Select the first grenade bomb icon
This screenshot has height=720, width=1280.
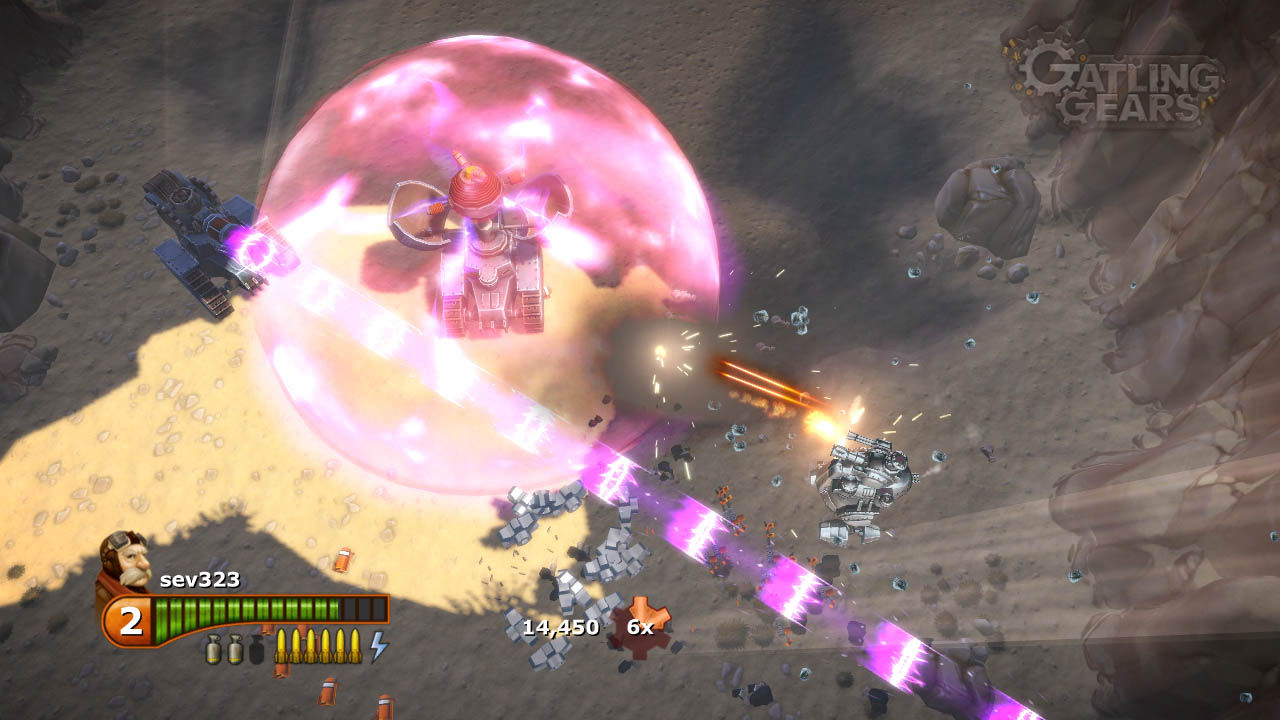(x=213, y=650)
